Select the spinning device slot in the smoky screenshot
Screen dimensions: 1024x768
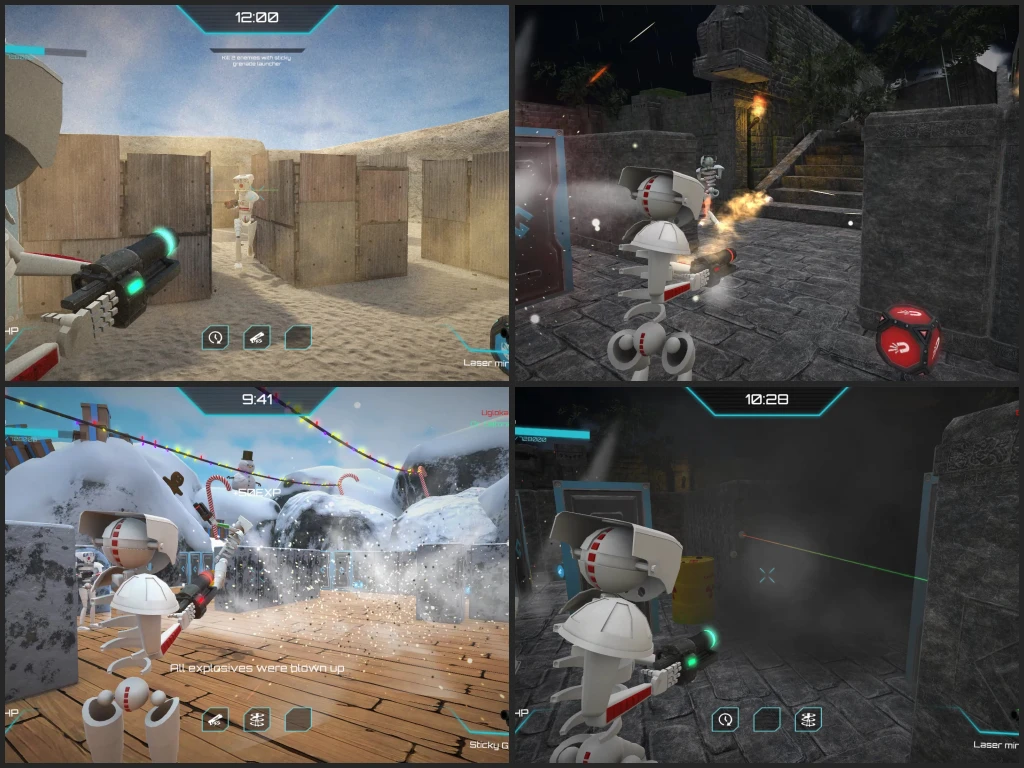pos(808,719)
